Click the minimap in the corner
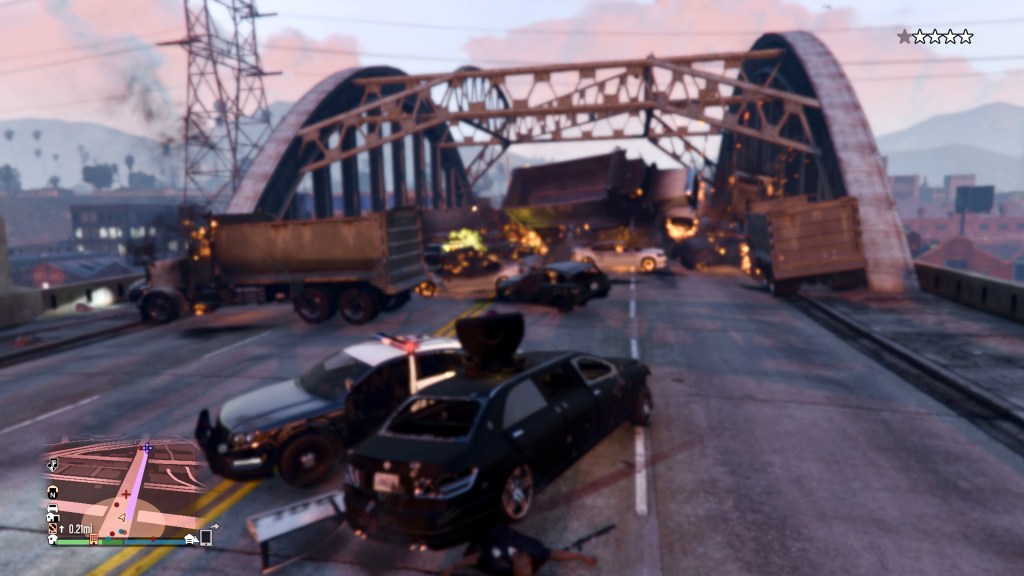 [122, 490]
